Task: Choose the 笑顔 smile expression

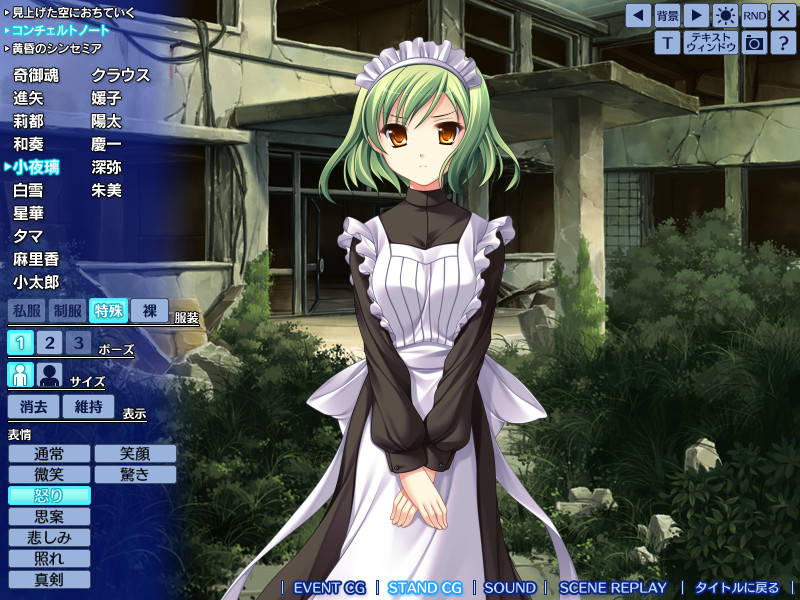Action: [x=135, y=454]
